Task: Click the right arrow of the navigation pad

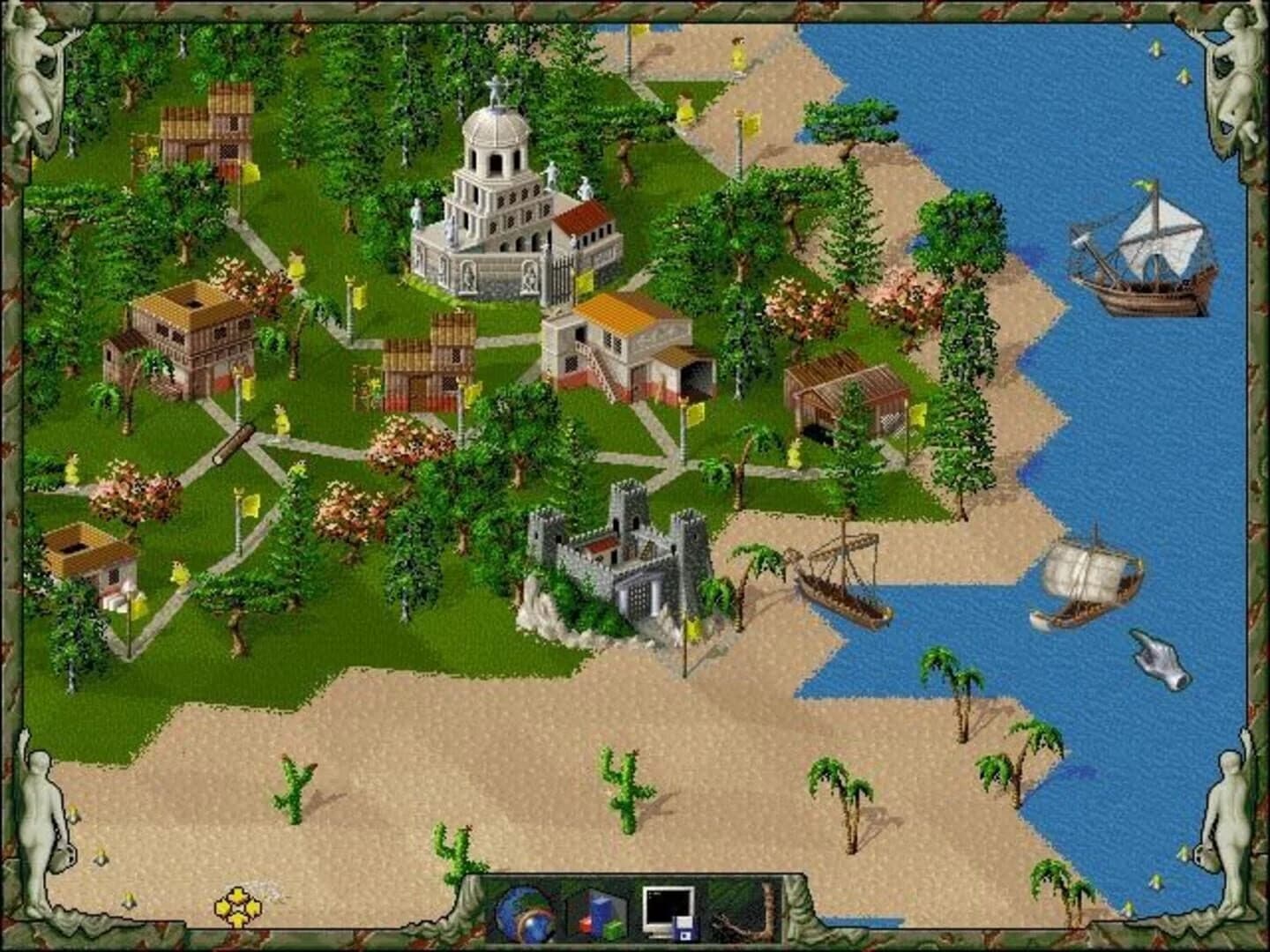Action: pyautogui.click(x=256, y=909)
